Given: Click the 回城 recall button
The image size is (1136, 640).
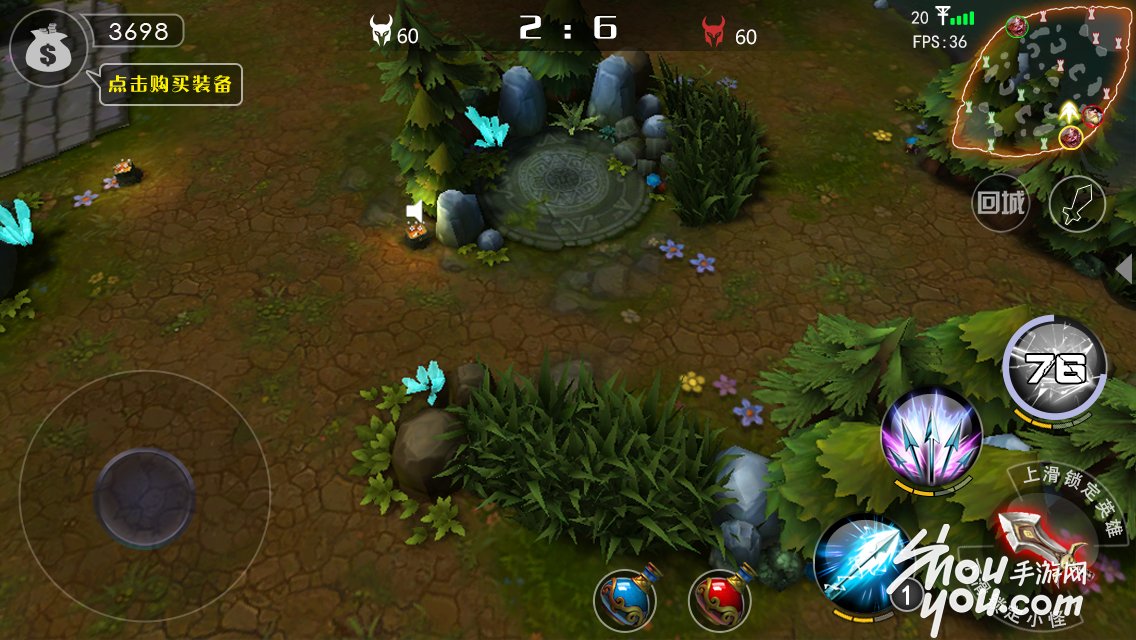Looking at the screenshot, I should (x=1001, y=204).
